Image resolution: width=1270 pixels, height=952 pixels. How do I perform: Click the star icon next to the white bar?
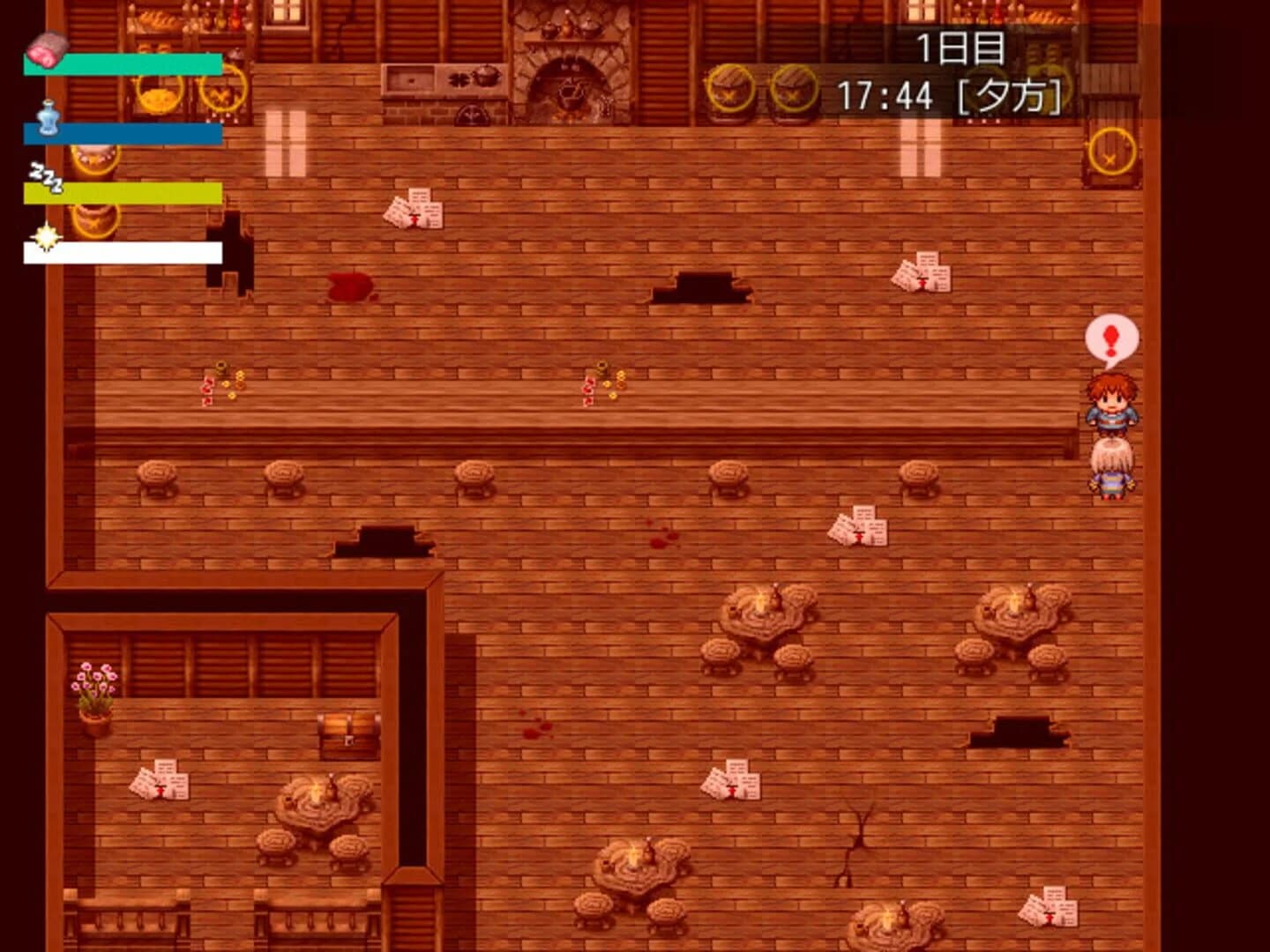(47, 236)
